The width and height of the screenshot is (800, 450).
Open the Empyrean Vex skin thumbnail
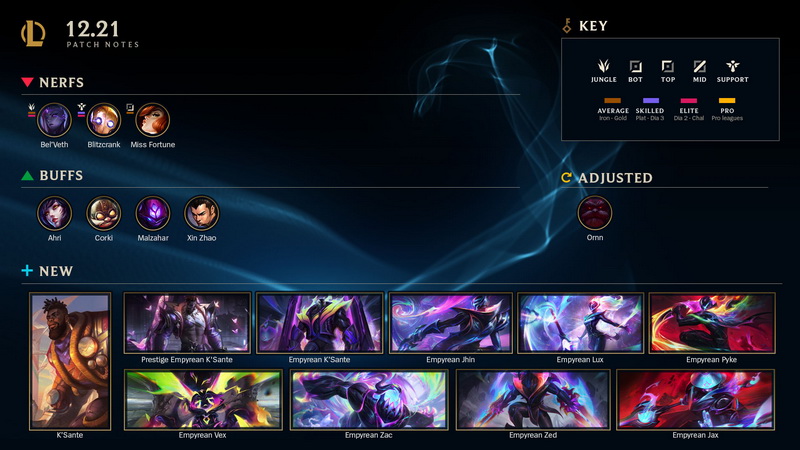[x=203, y=399]
